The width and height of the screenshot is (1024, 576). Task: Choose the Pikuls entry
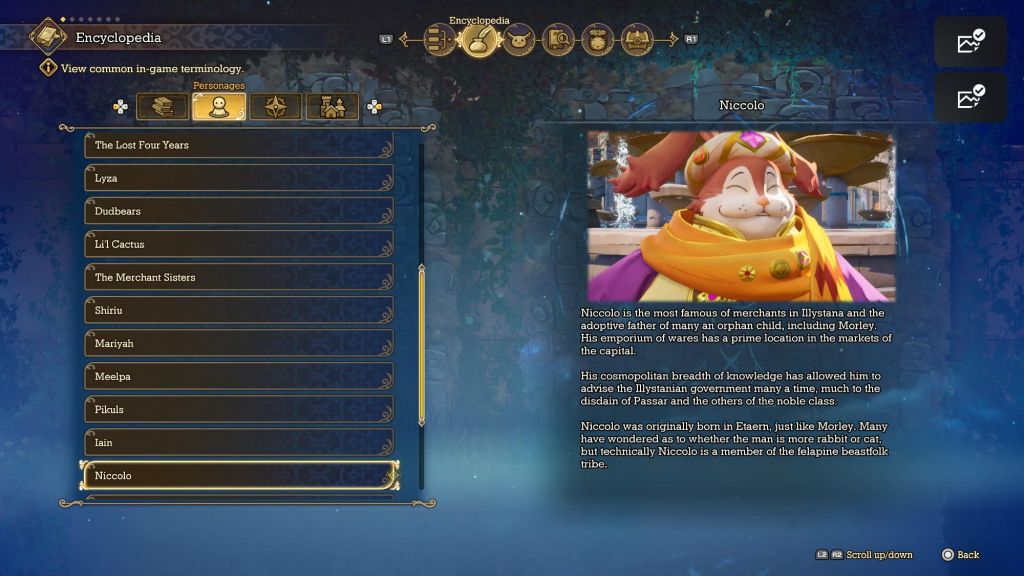click(238, 409)
